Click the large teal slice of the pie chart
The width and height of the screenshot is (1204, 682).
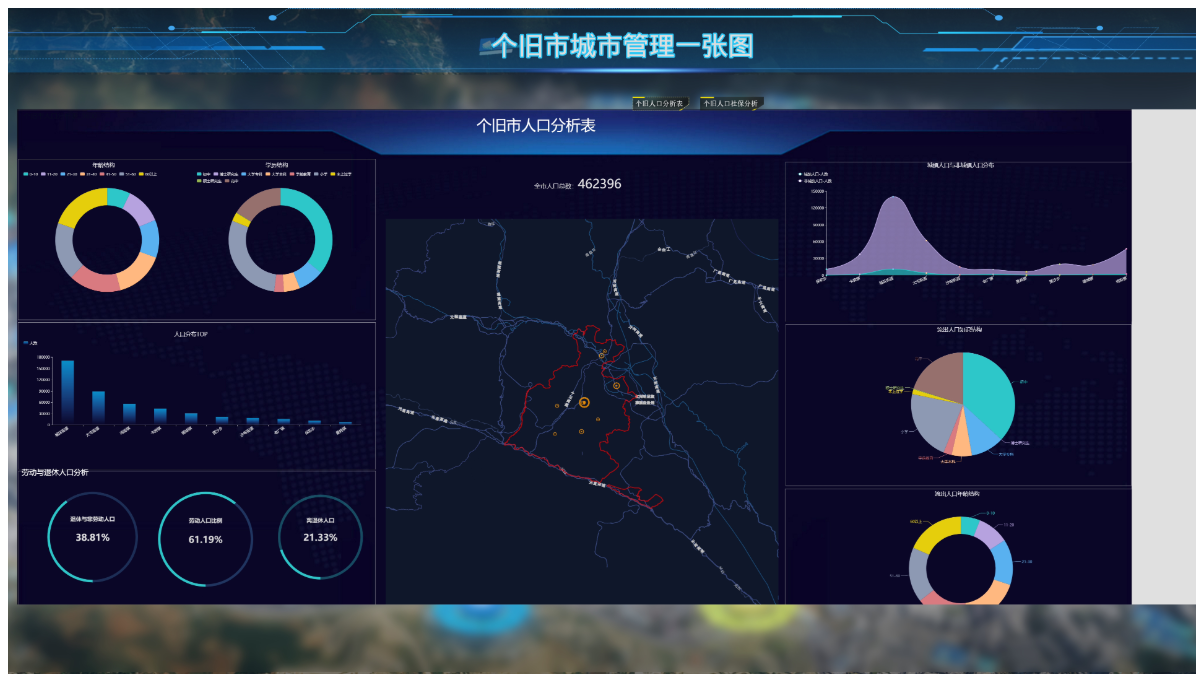pyautogui.click(x=988, y=392)
